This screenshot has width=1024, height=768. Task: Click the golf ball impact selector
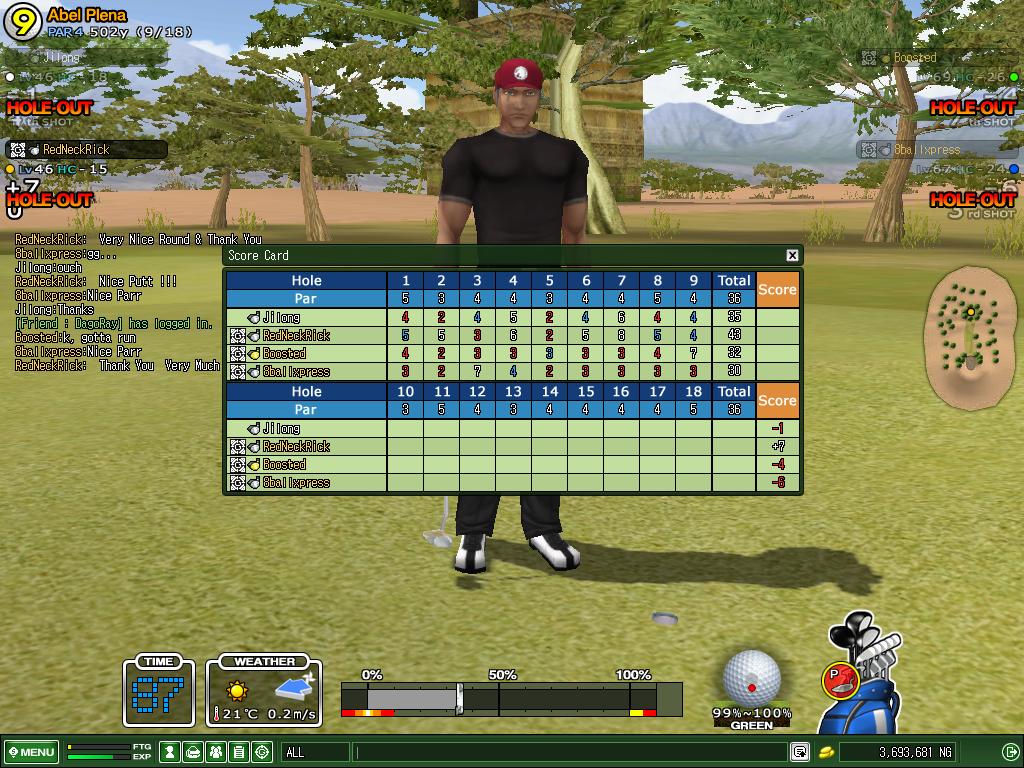[752, 678]
